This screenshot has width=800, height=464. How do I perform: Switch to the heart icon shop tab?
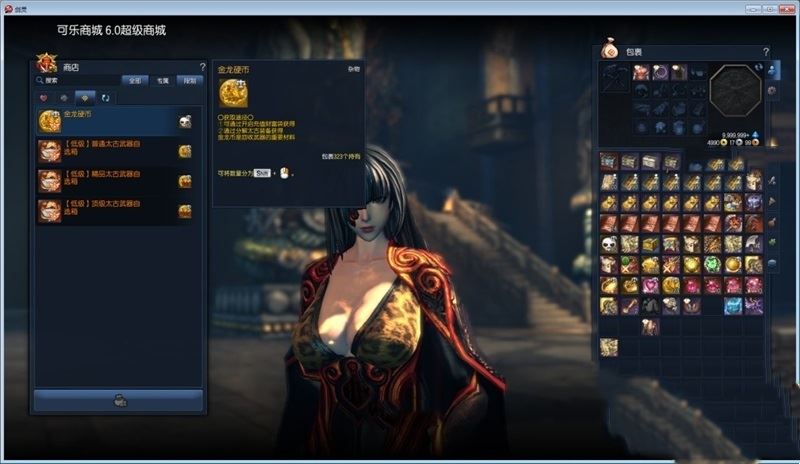[43, 98]
